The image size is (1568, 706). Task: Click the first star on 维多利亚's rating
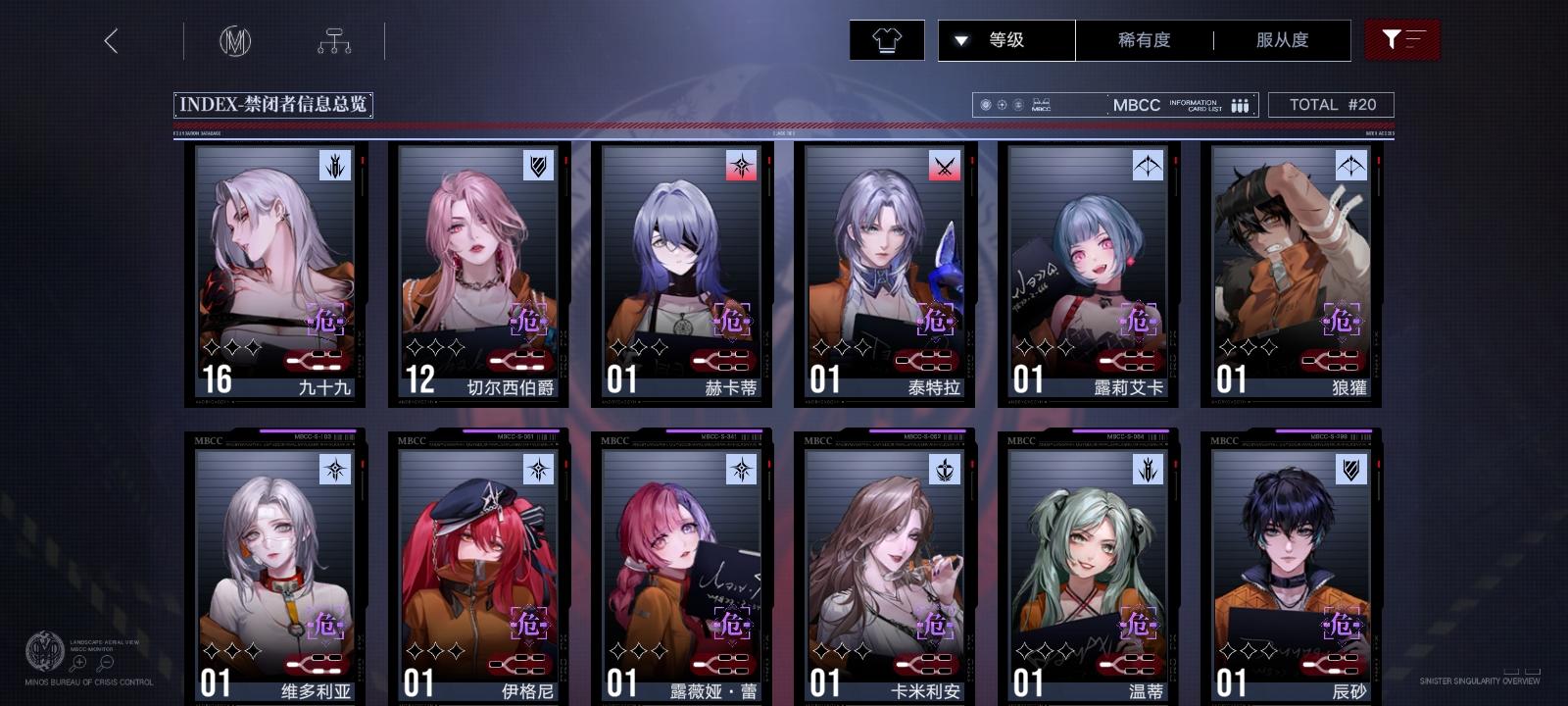(212, 646)
